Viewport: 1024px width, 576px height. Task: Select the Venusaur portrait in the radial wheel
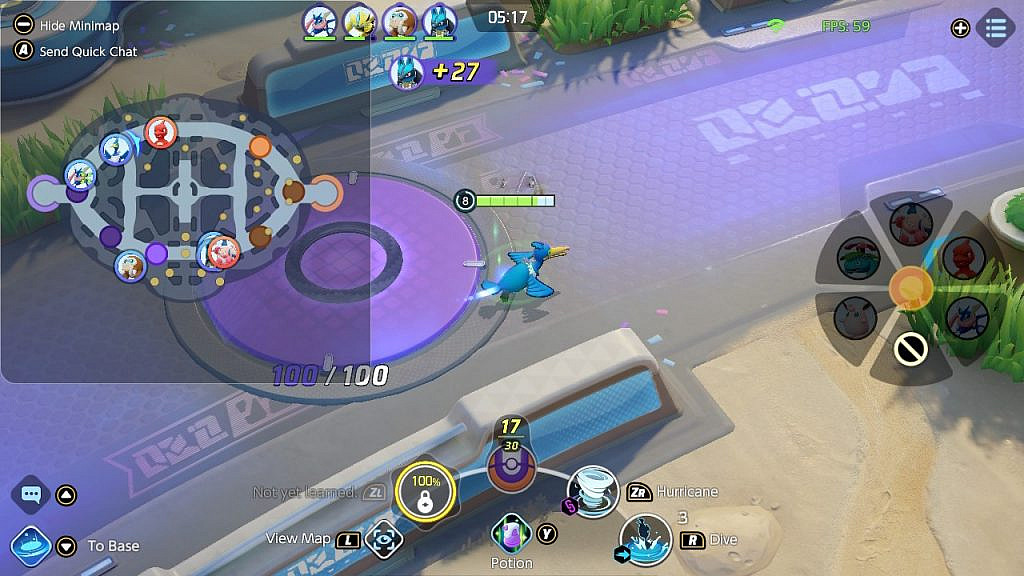[857, 259]
